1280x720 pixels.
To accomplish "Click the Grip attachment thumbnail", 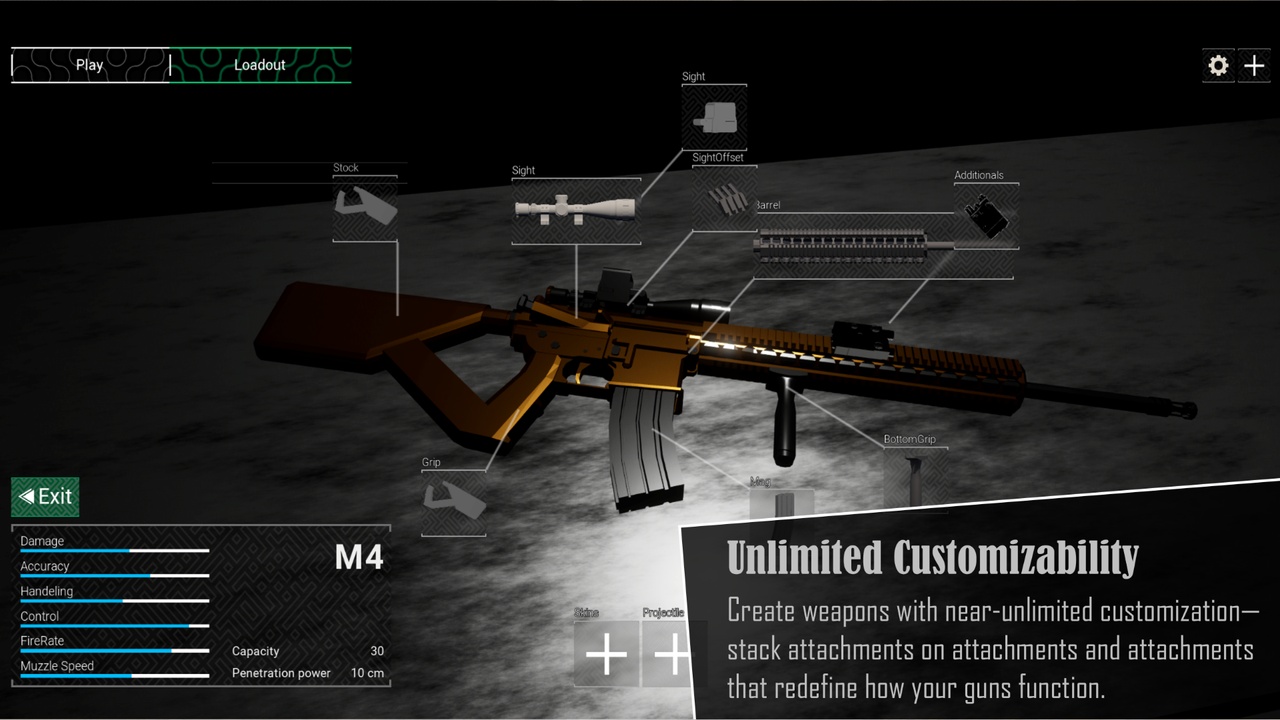I will click(453, 502).
